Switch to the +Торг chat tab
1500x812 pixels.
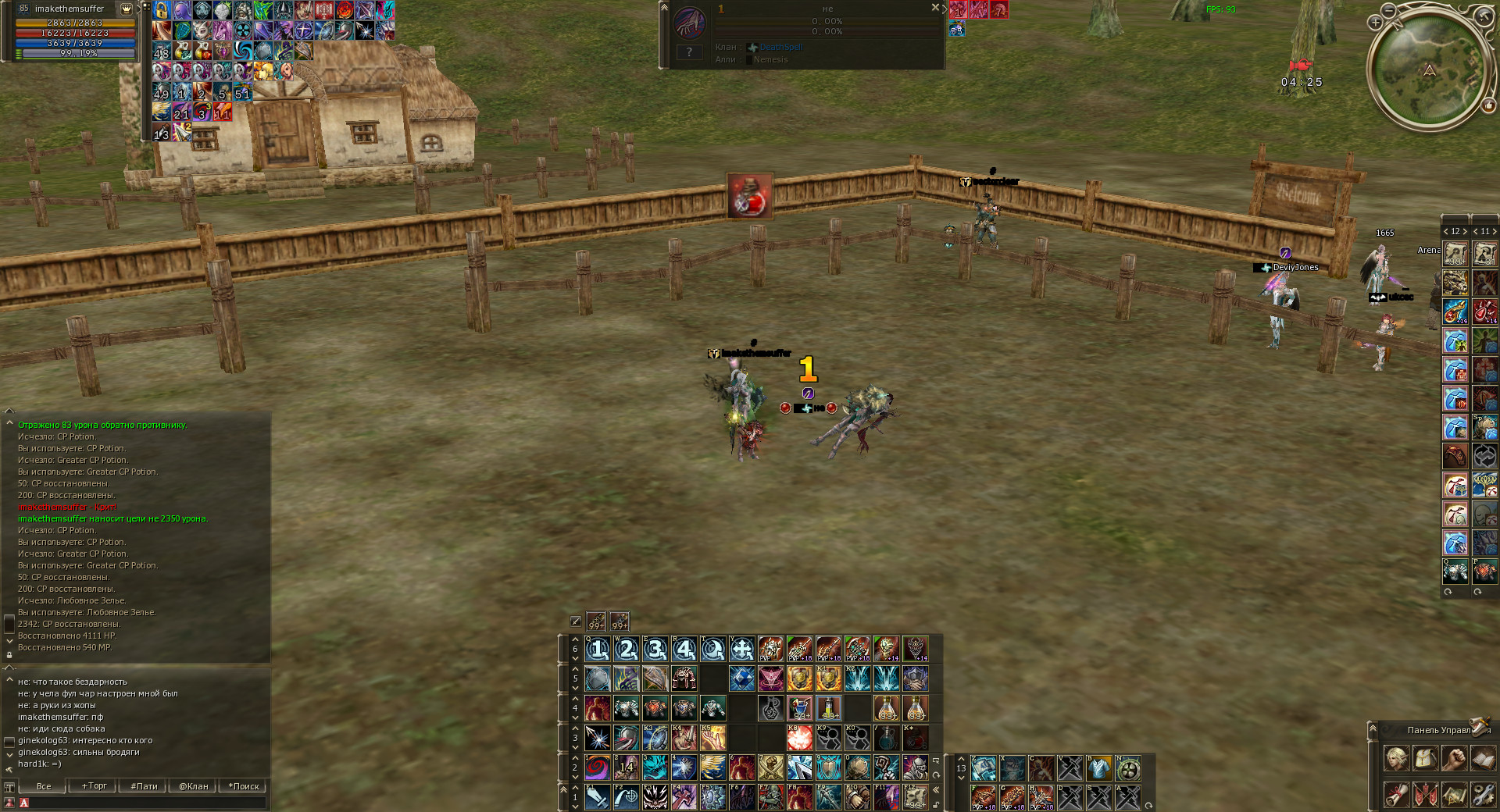point(93,786)
